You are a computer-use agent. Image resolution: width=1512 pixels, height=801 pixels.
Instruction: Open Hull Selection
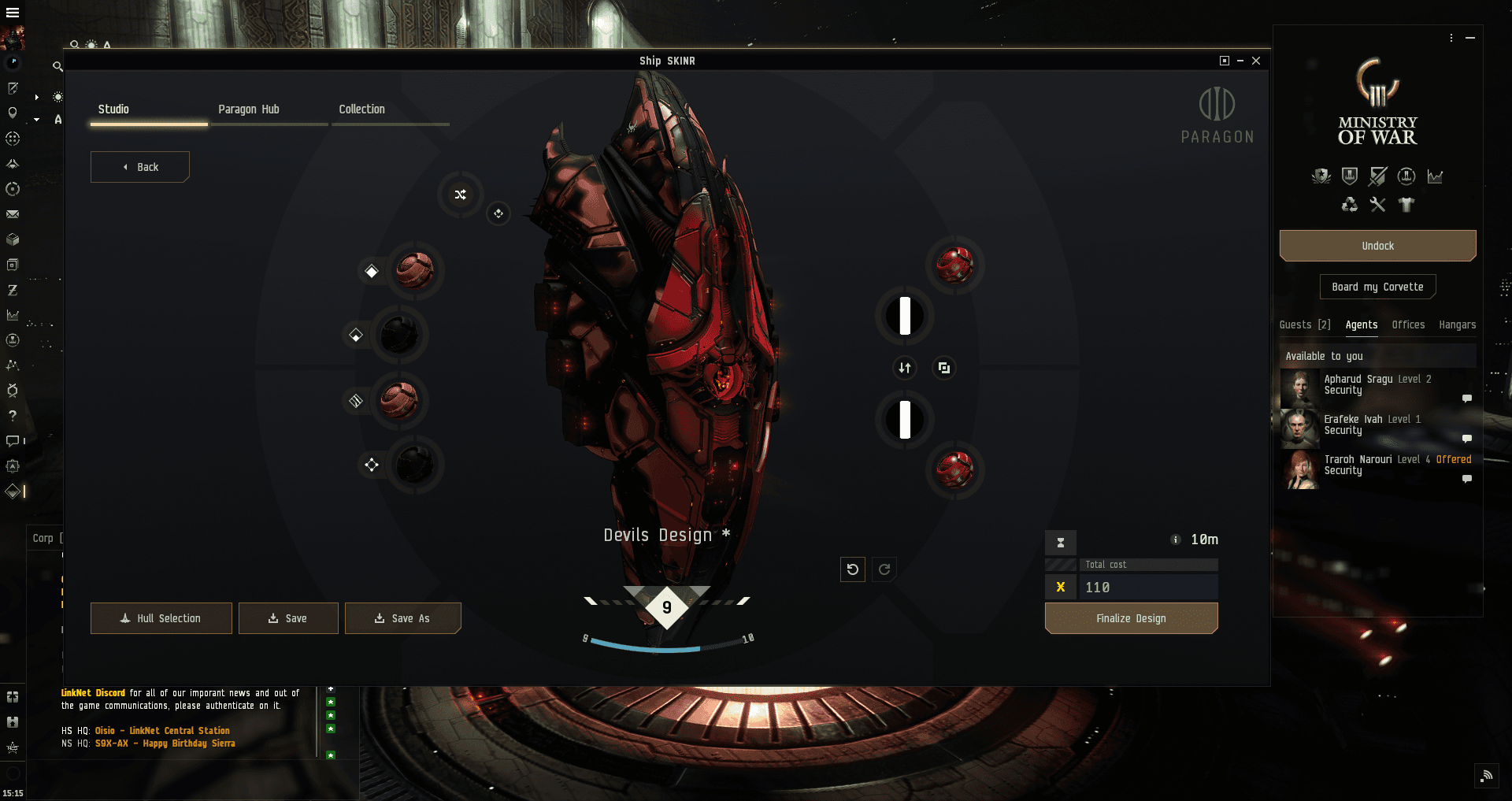(x=161, y=618)
